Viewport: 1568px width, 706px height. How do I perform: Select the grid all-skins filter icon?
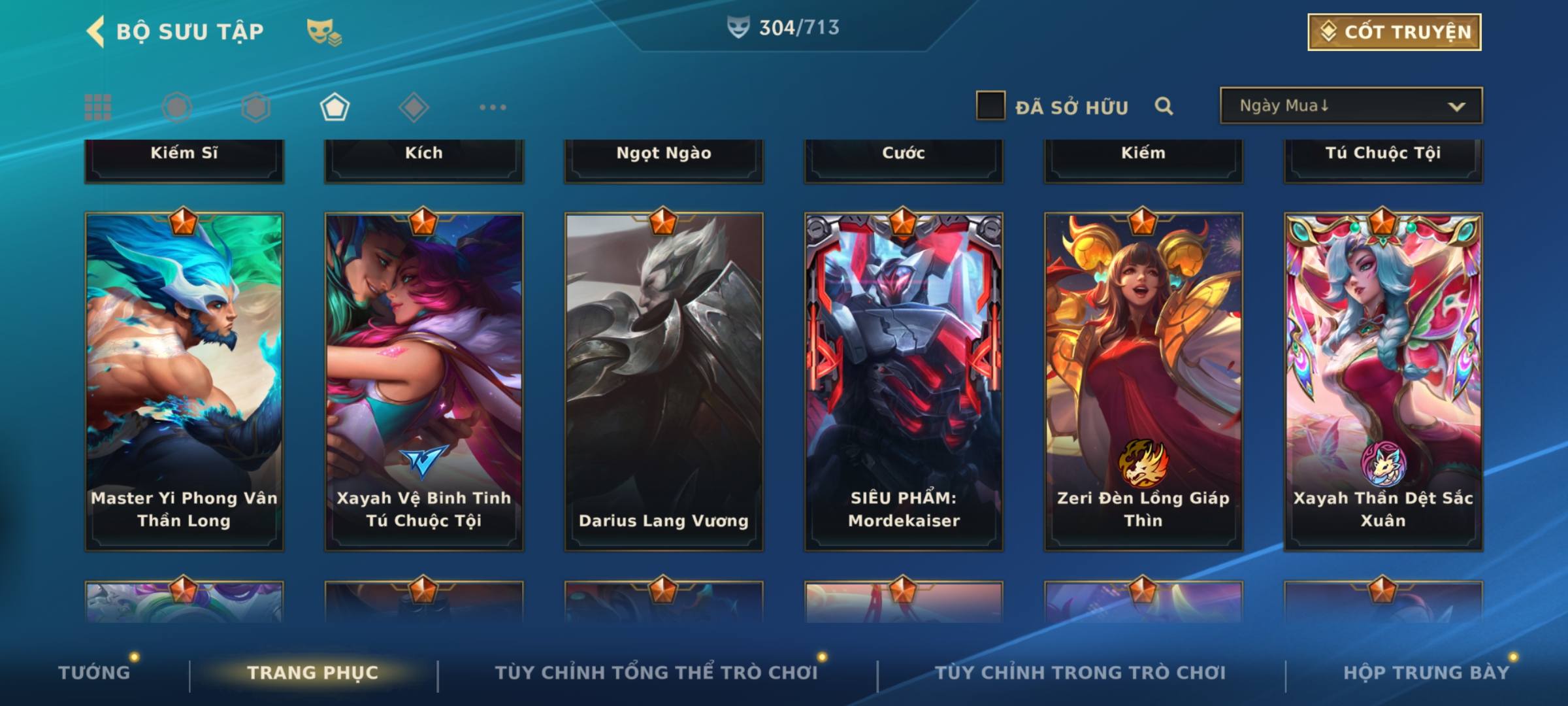coord(98,107)
